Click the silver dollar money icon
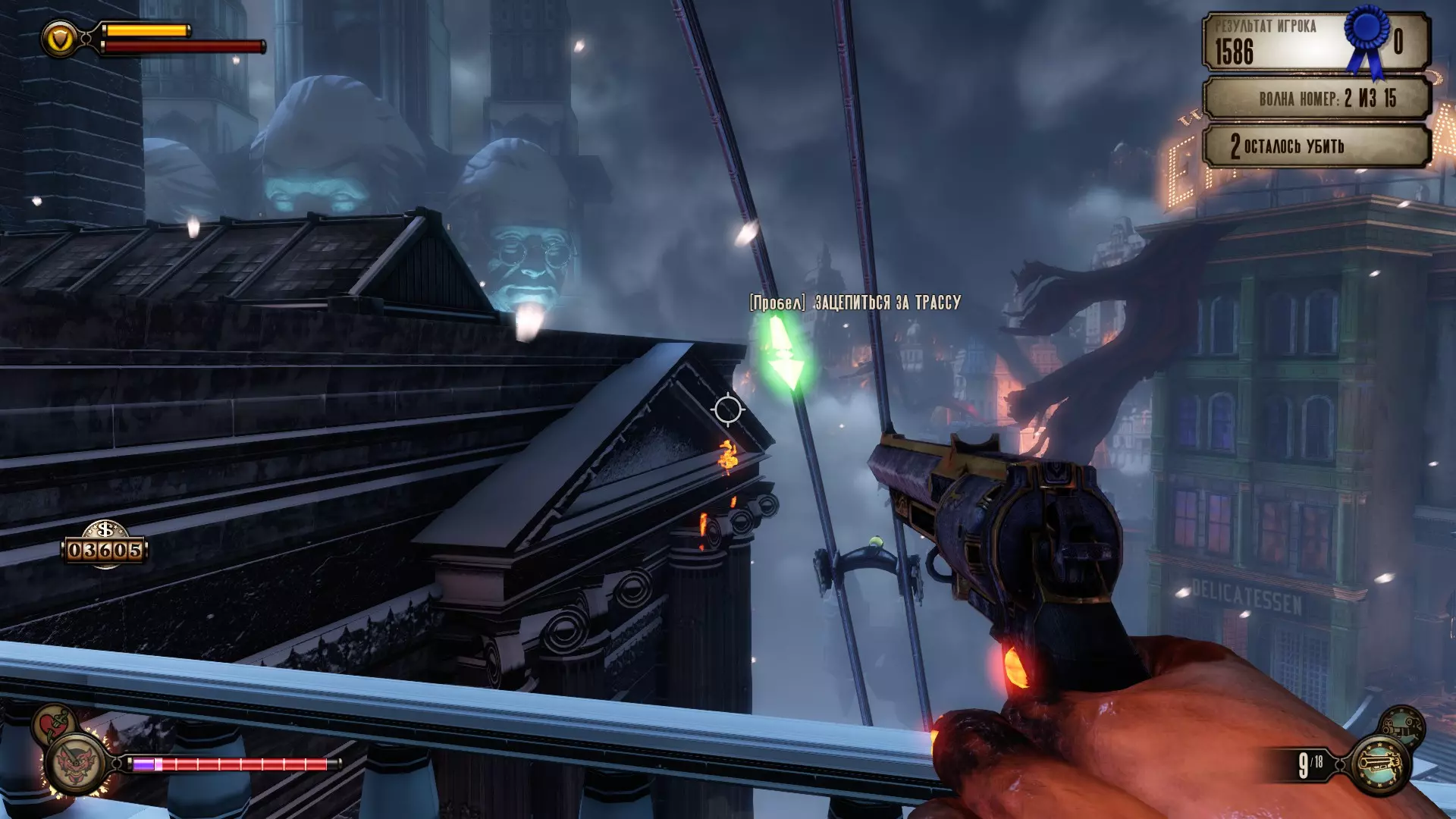 (105, 529)
